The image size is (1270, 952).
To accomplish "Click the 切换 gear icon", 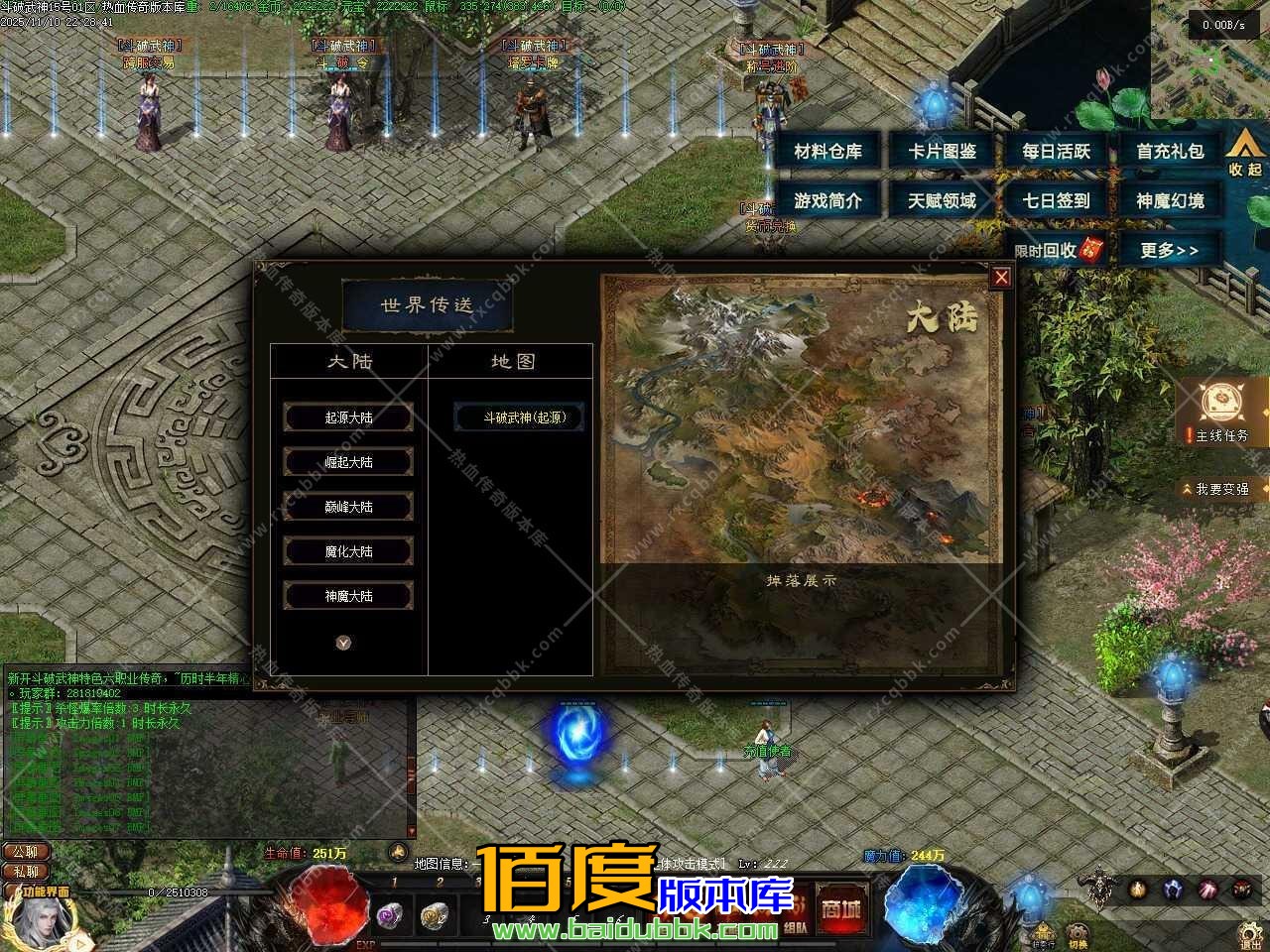I will pyautogui.click(x=1078, y=932).
